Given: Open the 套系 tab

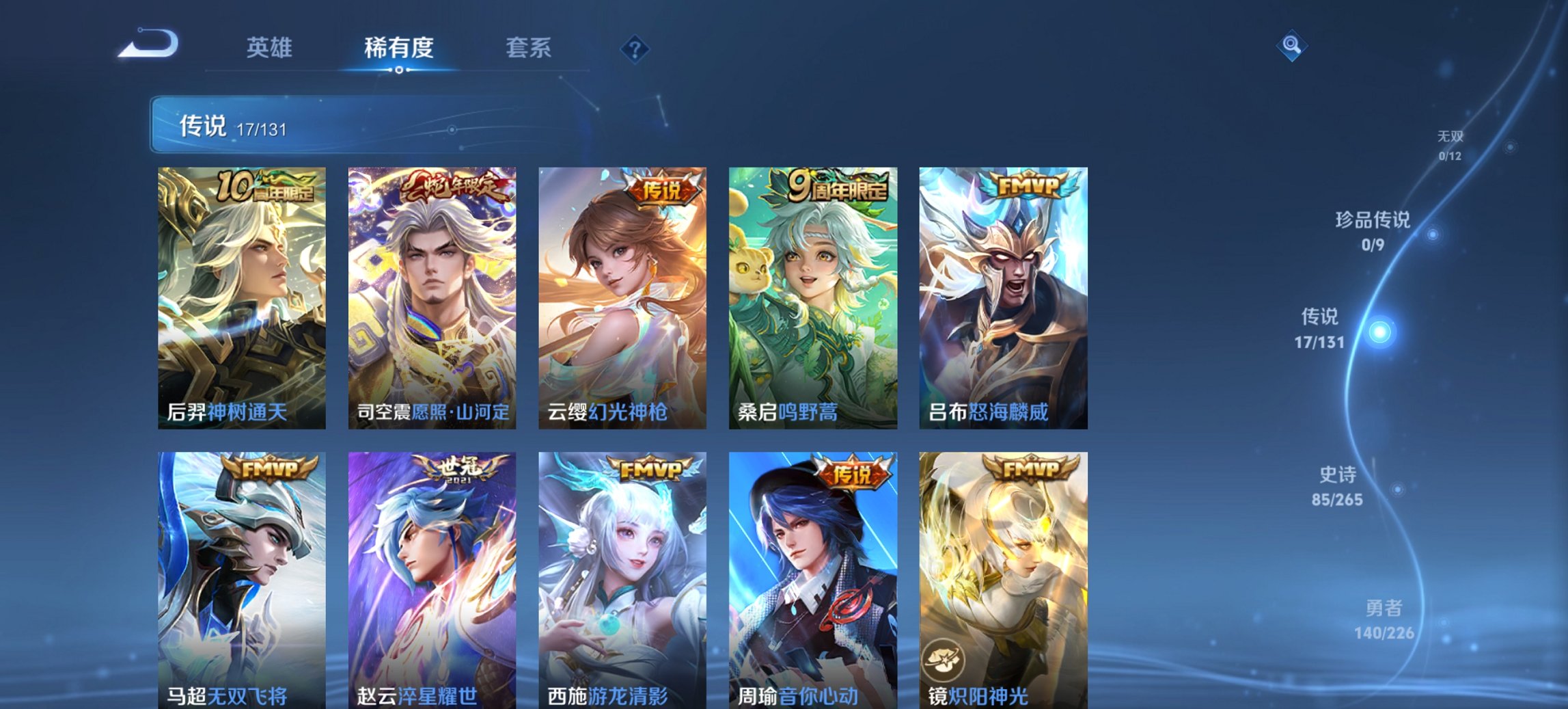Looking at the screenshot, I should point(528,48).
